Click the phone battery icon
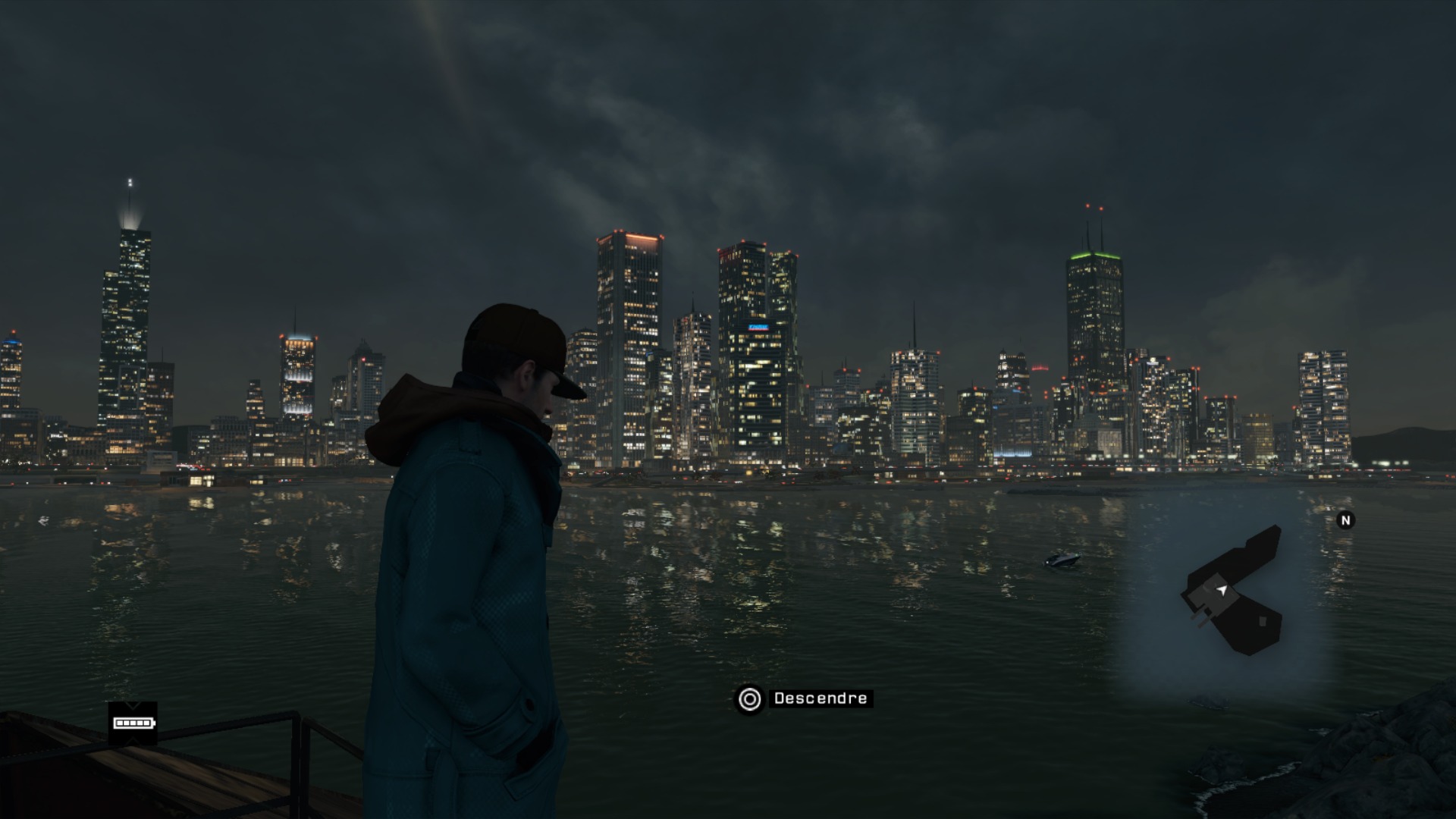The image size is (1456, 819). coord(133,723)
